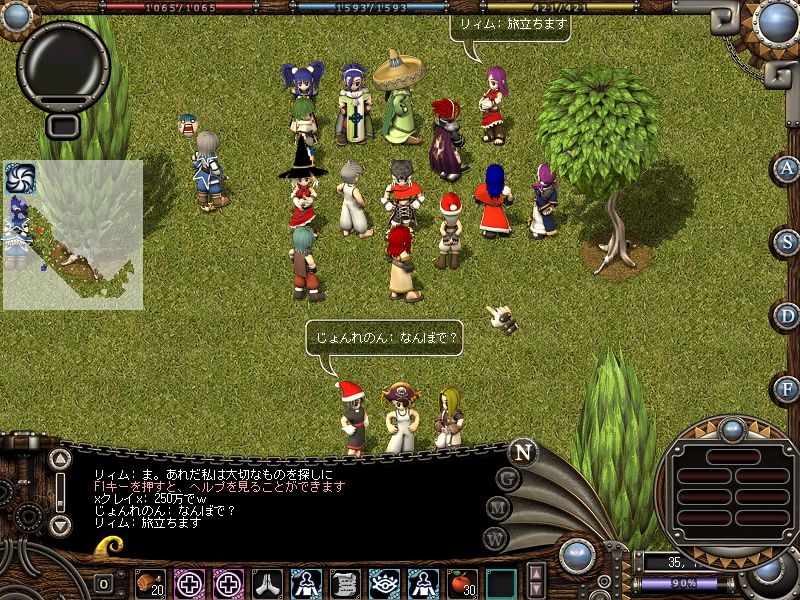Activate the praying hands skill
The image size is (800, 600).
(x=267, y=582)
